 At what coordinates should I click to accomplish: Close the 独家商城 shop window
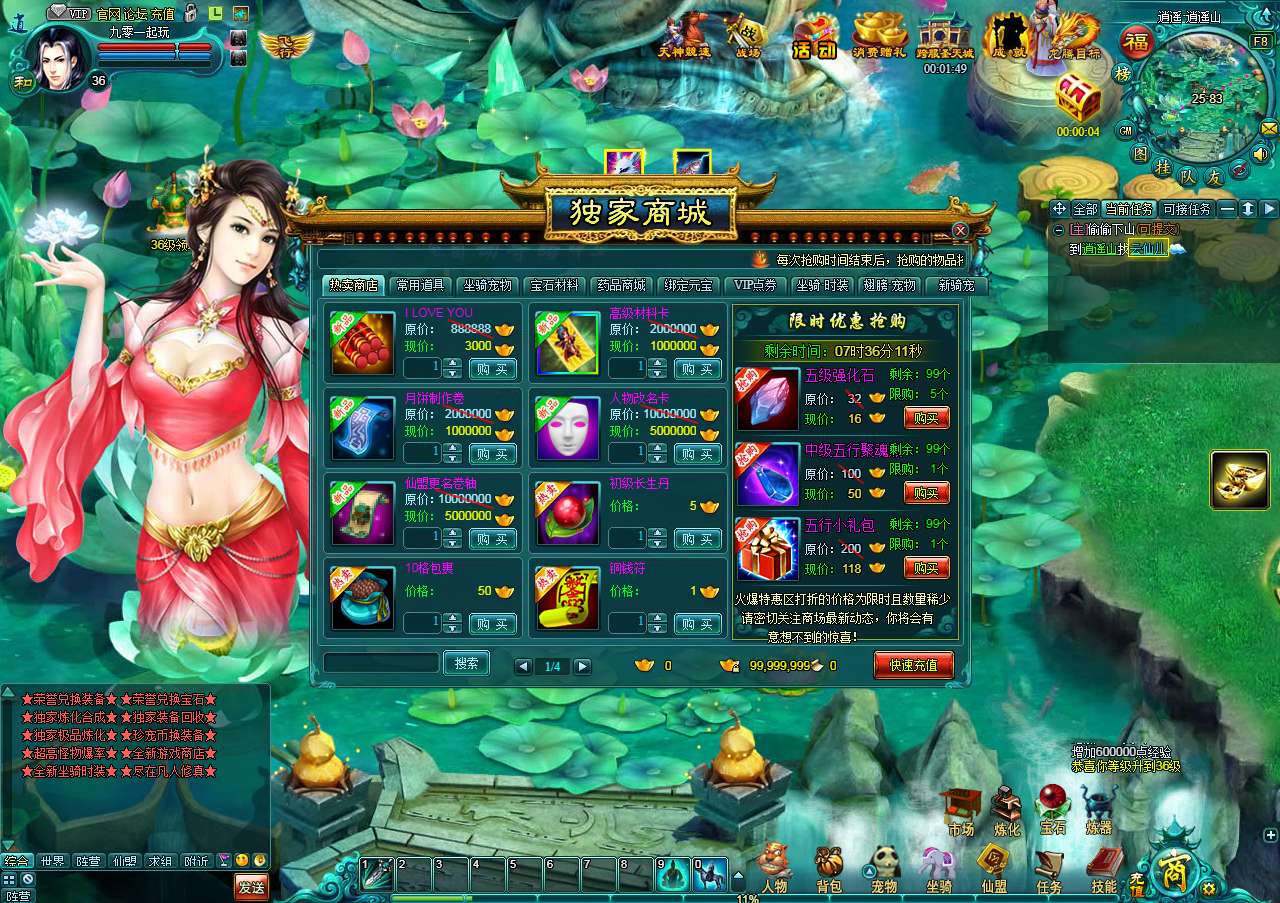(960, 231)
